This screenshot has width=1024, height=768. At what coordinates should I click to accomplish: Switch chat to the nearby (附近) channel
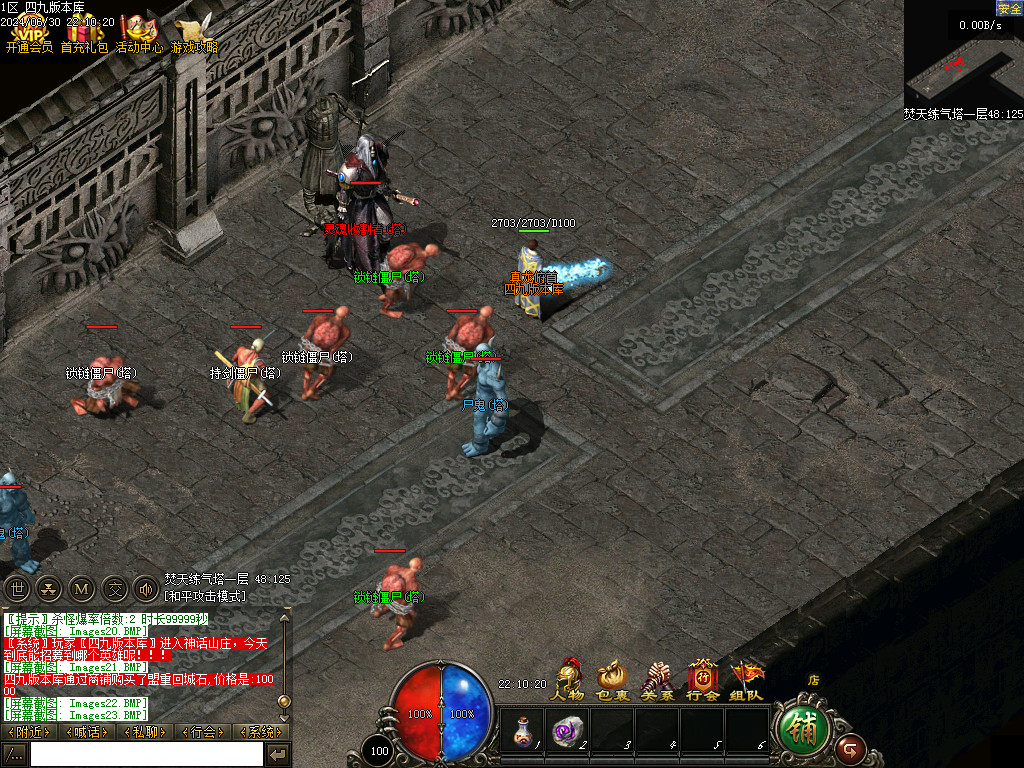[29, 732]
